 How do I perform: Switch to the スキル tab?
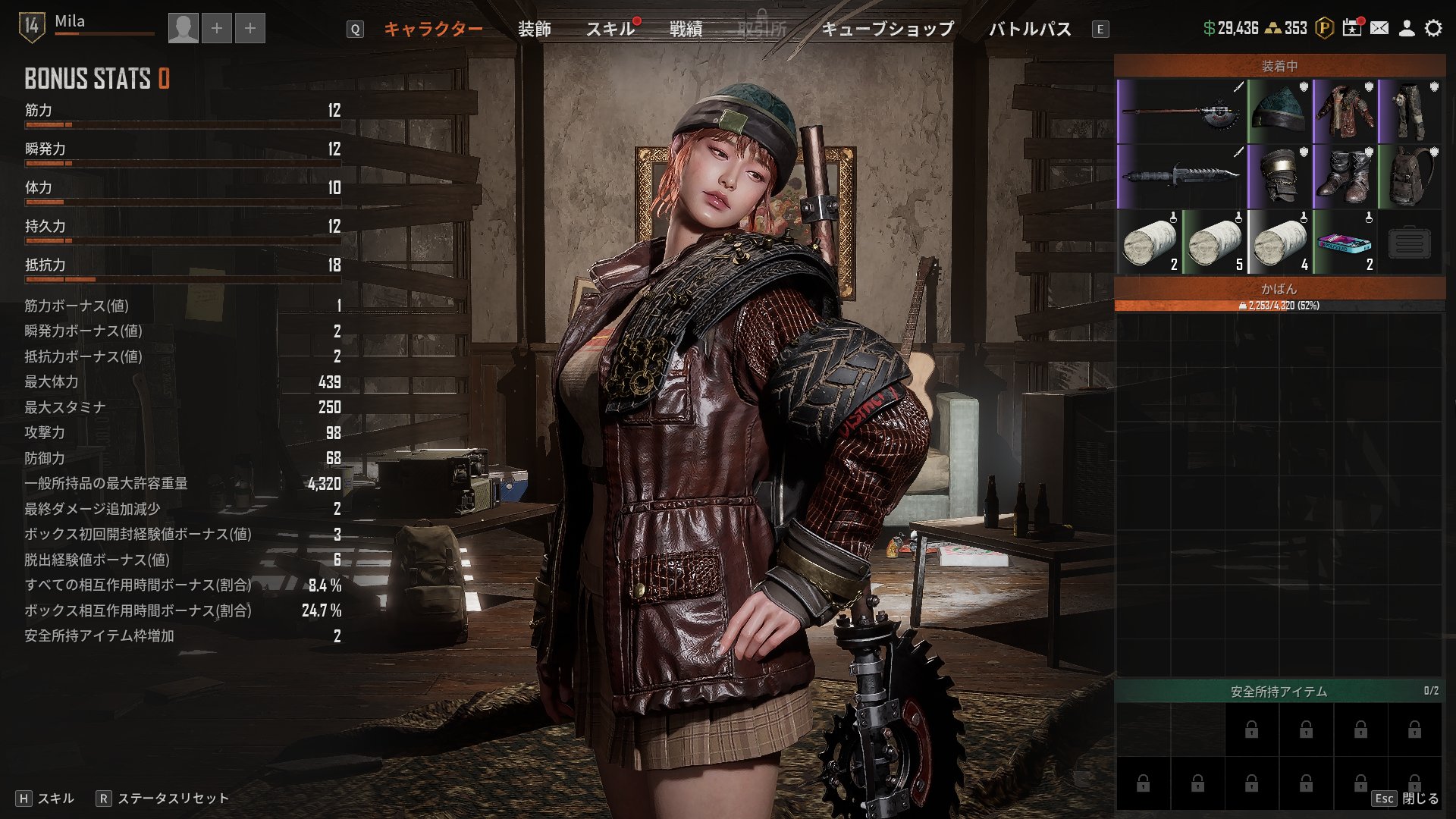click(x=610, y=29)
